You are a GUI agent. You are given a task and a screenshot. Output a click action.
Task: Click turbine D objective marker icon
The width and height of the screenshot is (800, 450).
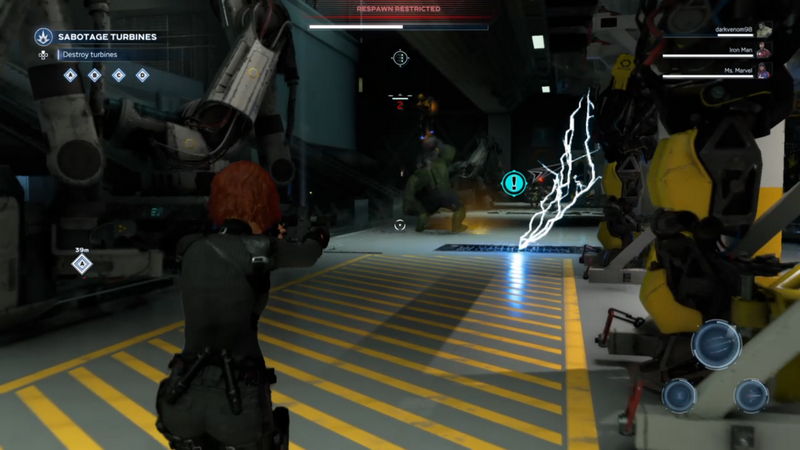(x=142, y=75)
